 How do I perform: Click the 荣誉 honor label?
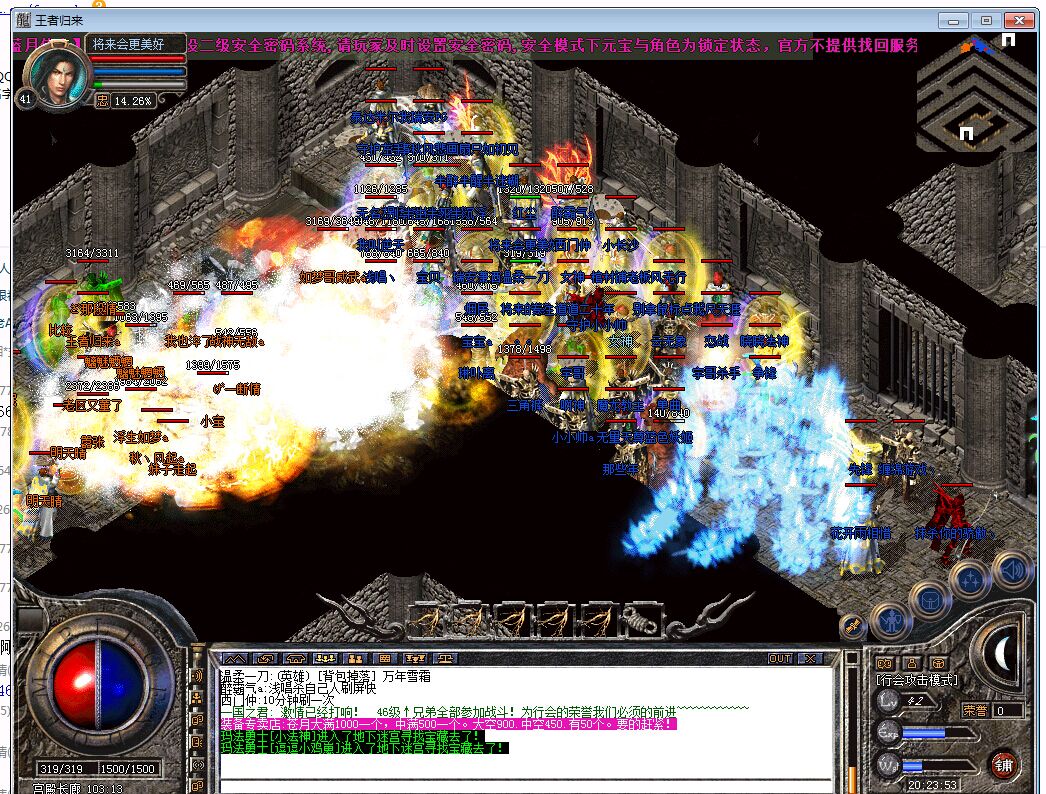(x=975, y=710)
